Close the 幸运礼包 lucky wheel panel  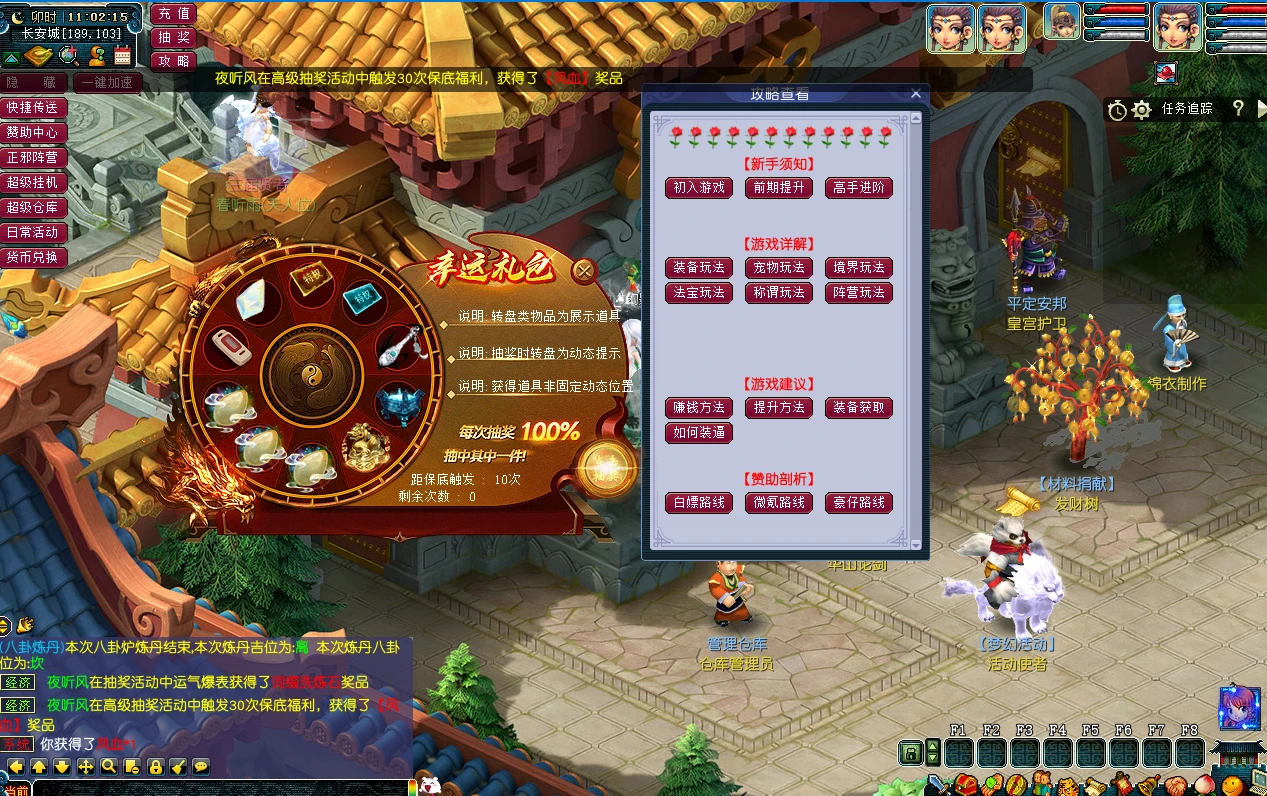click(584, 270)
